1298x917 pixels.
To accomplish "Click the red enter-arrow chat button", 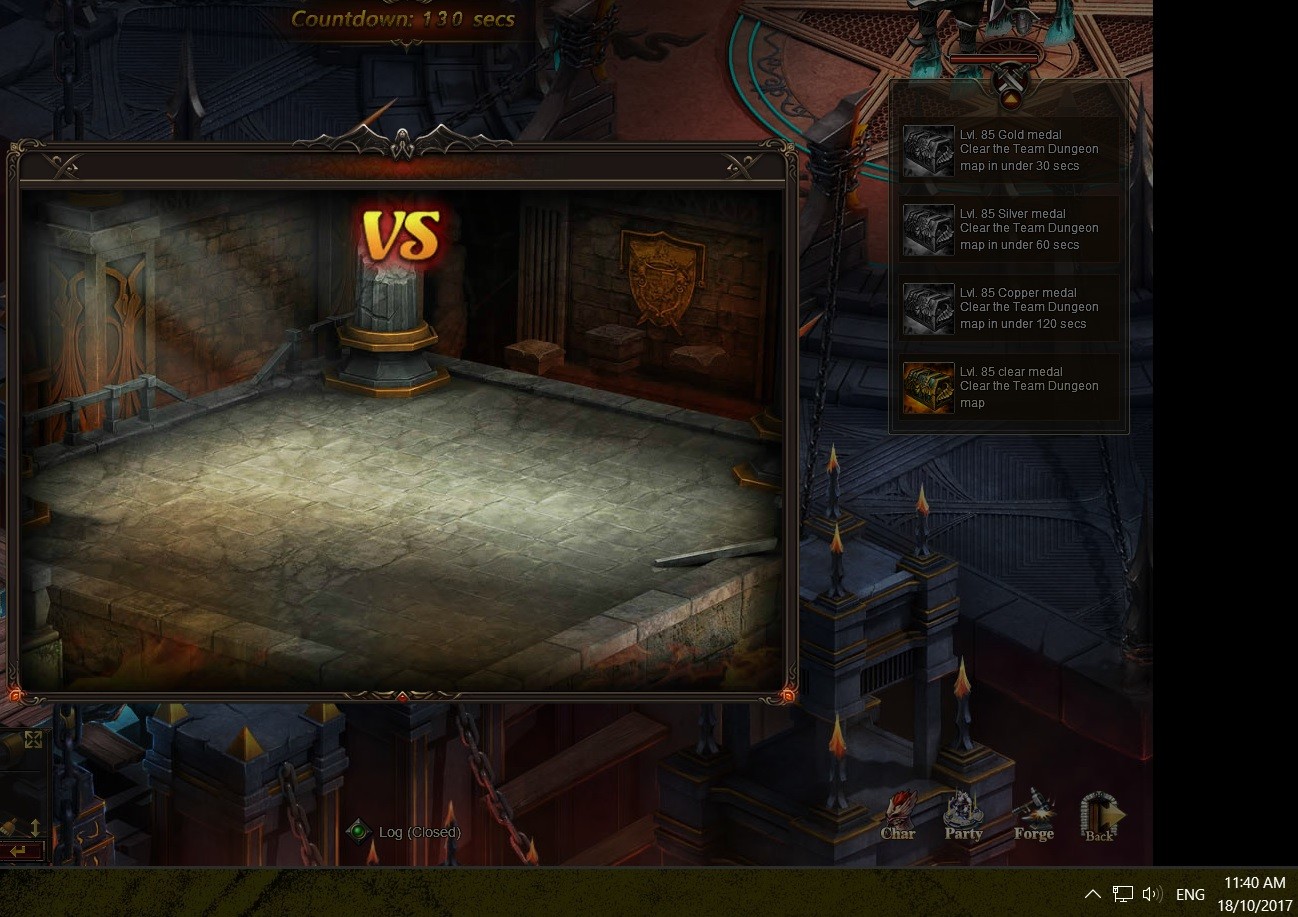I will pos(18,851).
